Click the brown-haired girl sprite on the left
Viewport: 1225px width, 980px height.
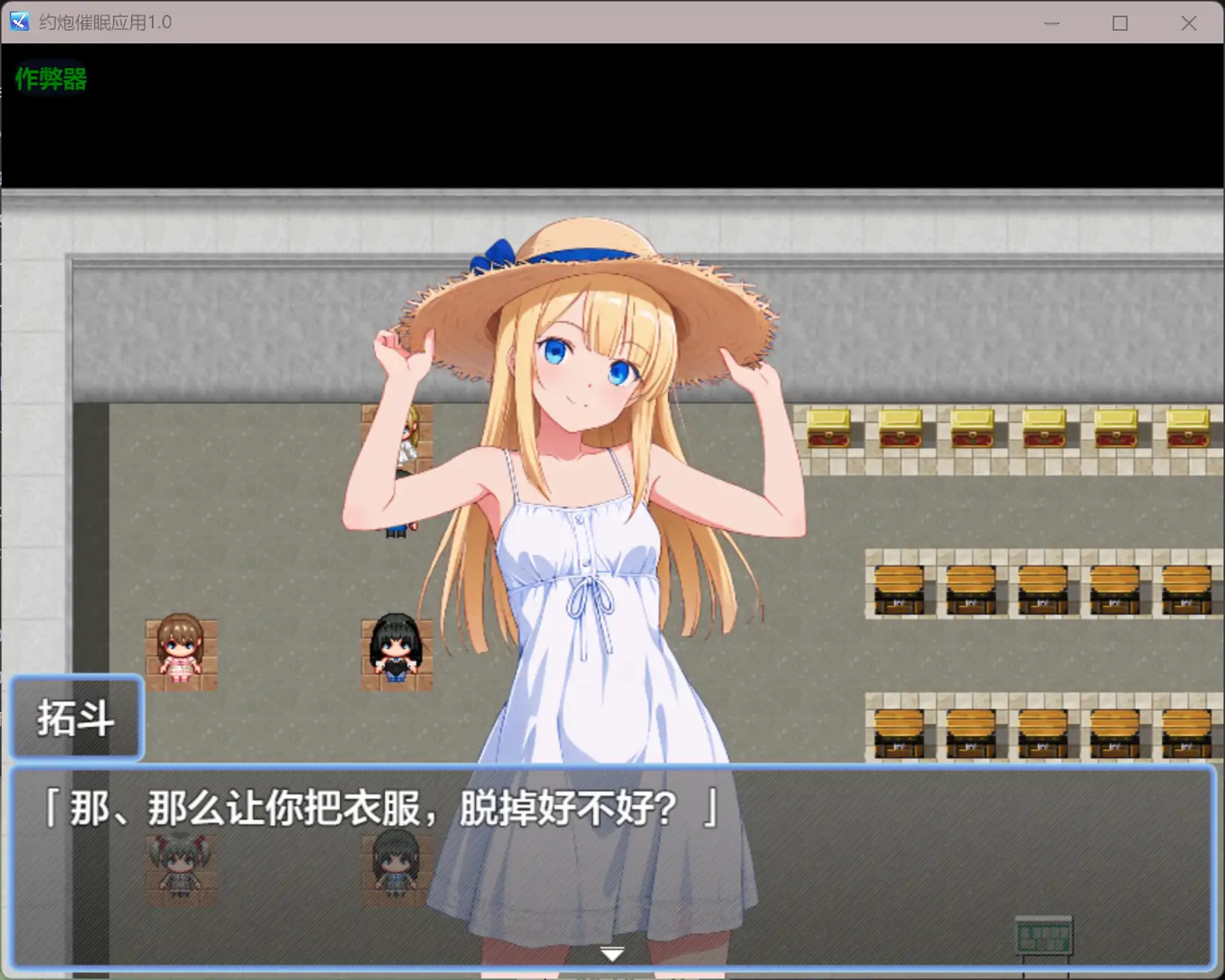click(180, 648)
